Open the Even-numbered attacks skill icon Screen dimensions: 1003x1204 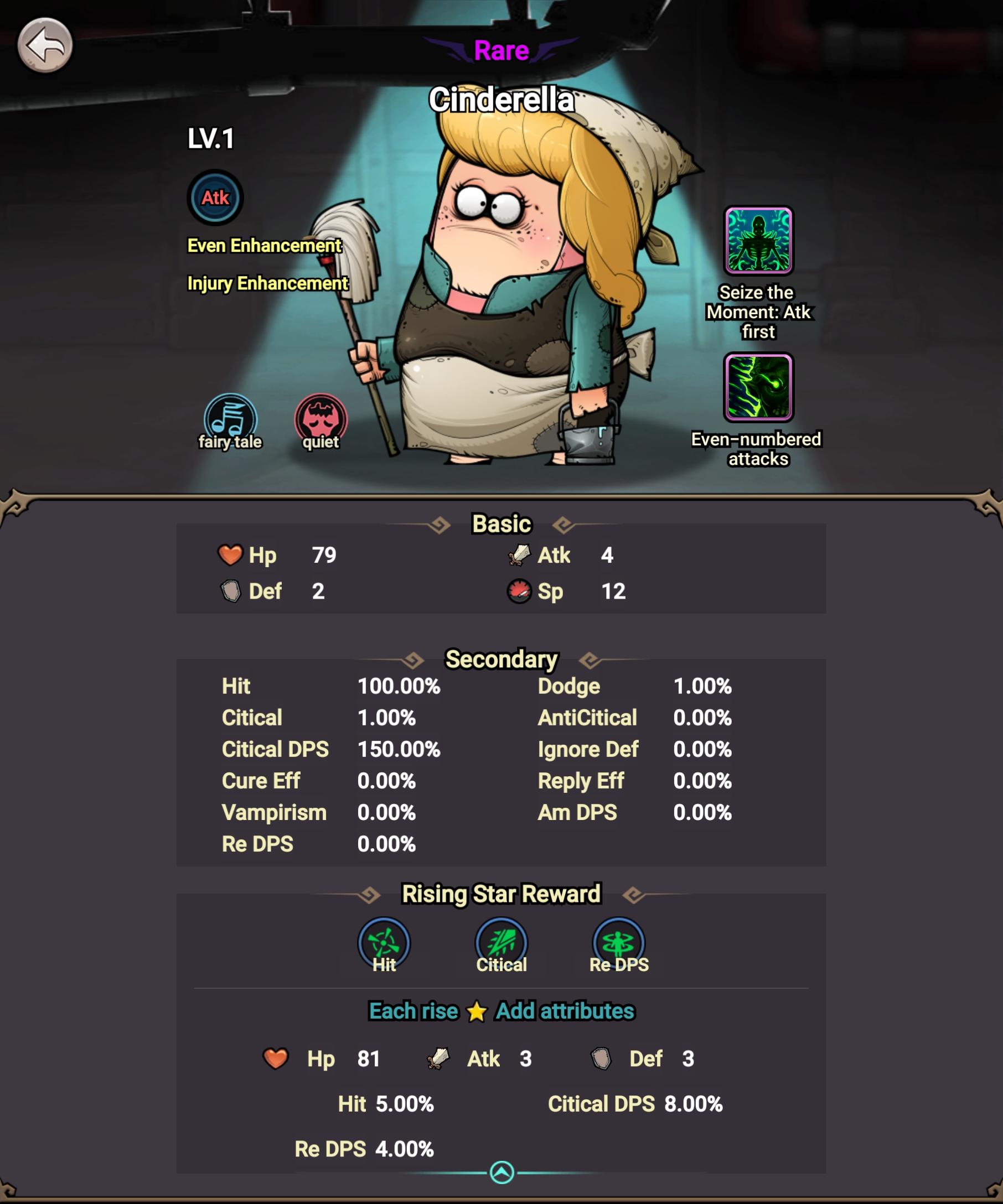pyautogui.click(x=757, y=390)
